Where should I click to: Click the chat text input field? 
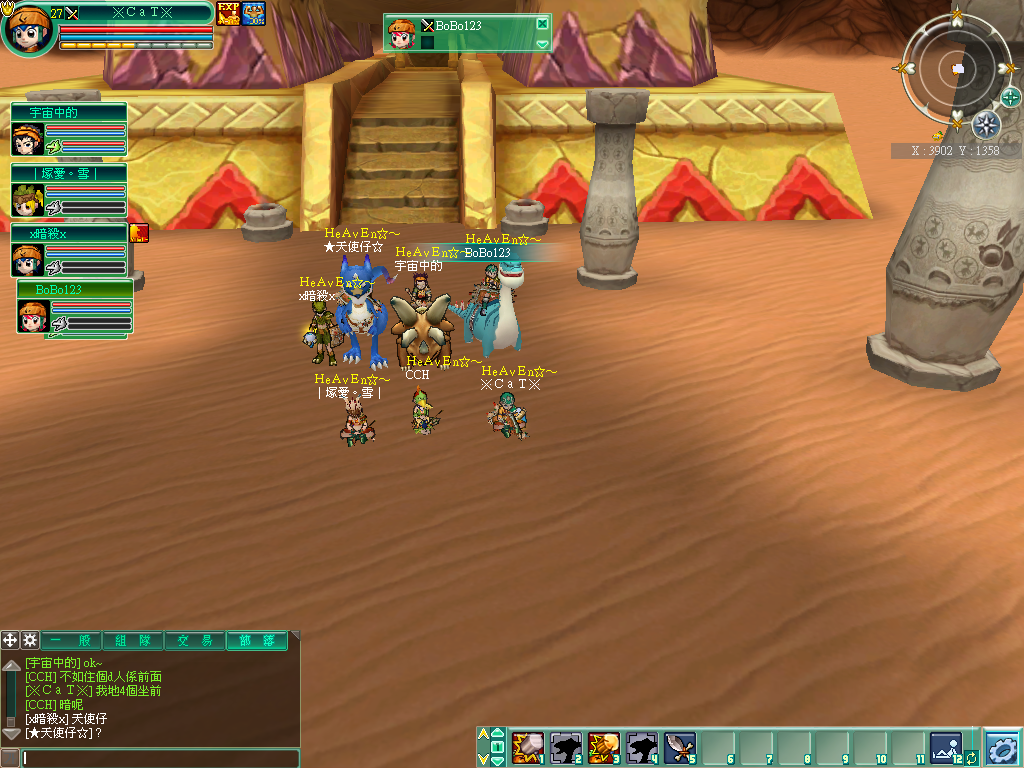tap(160, 758)
